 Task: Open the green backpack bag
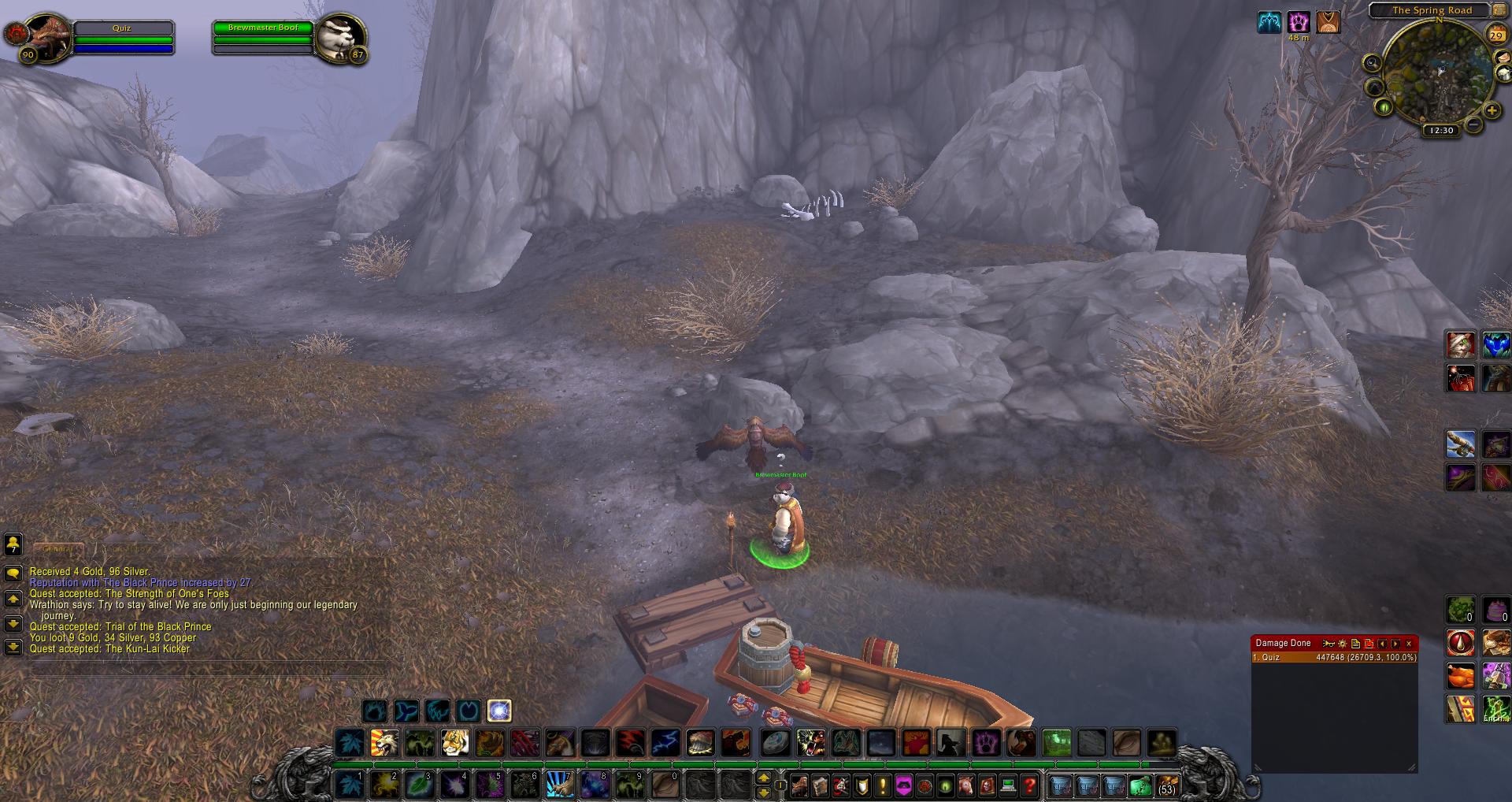click(x=1140, y=785)
